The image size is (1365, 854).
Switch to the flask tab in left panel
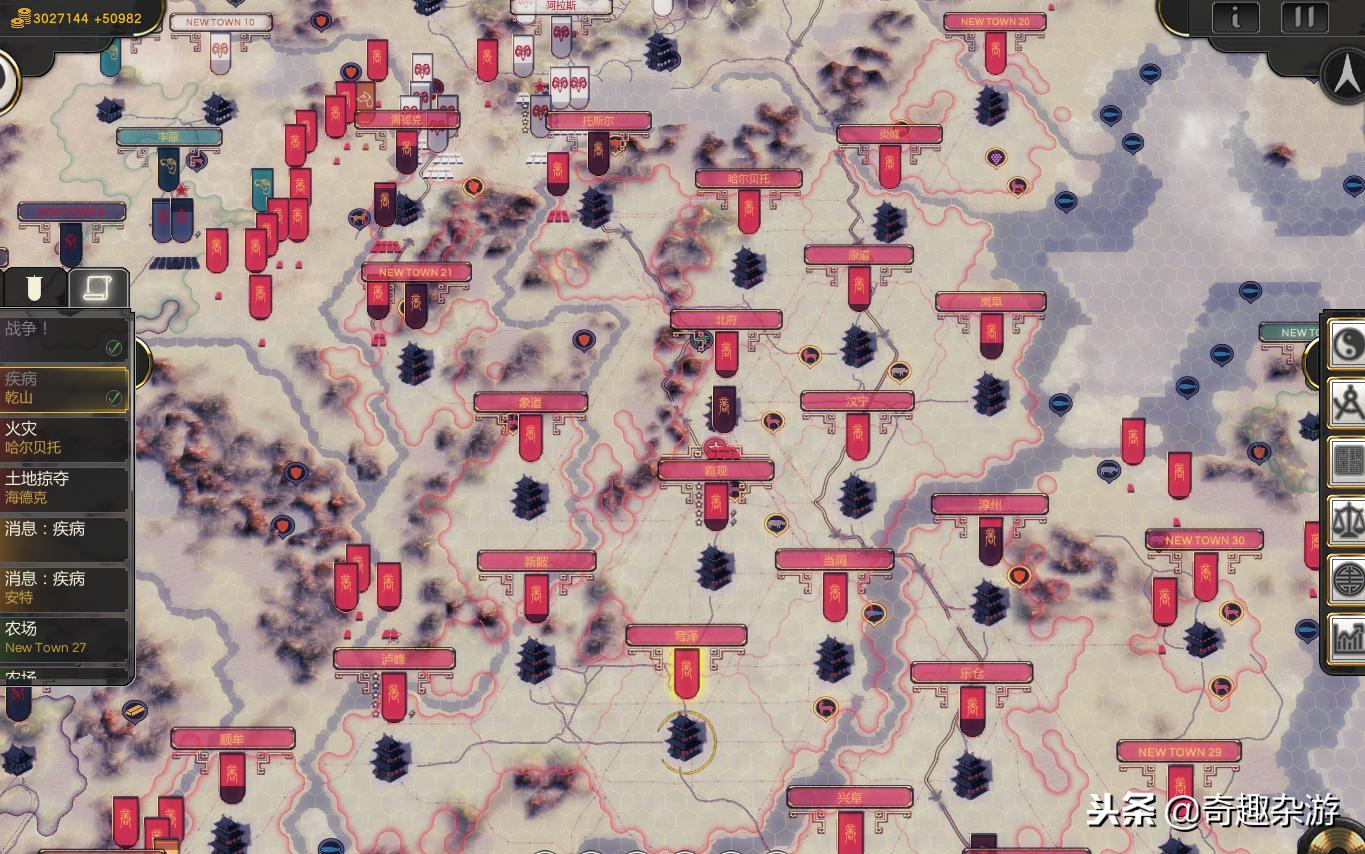(x=36, y=288)
